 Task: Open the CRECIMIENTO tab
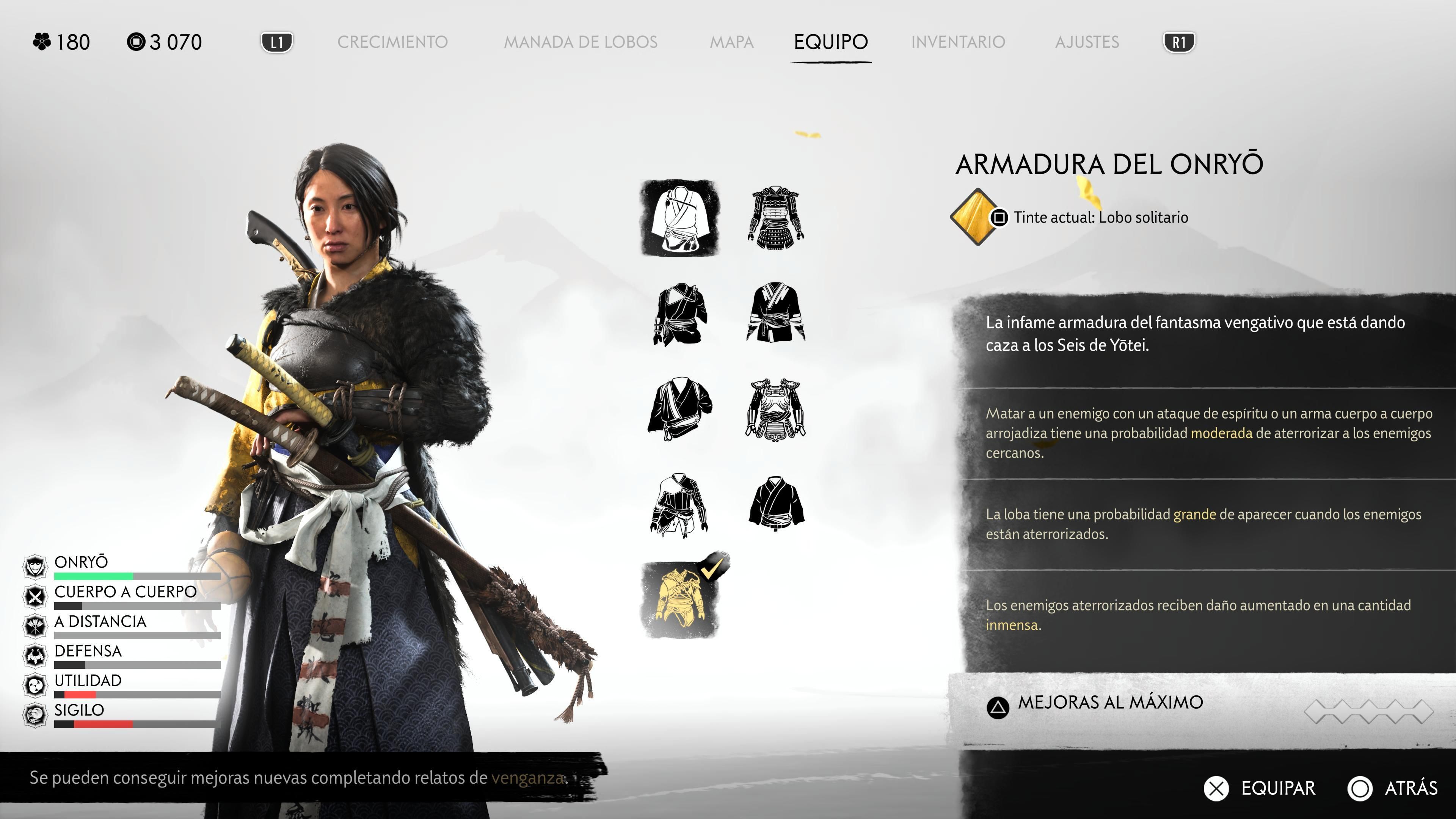tap(394, 42)
